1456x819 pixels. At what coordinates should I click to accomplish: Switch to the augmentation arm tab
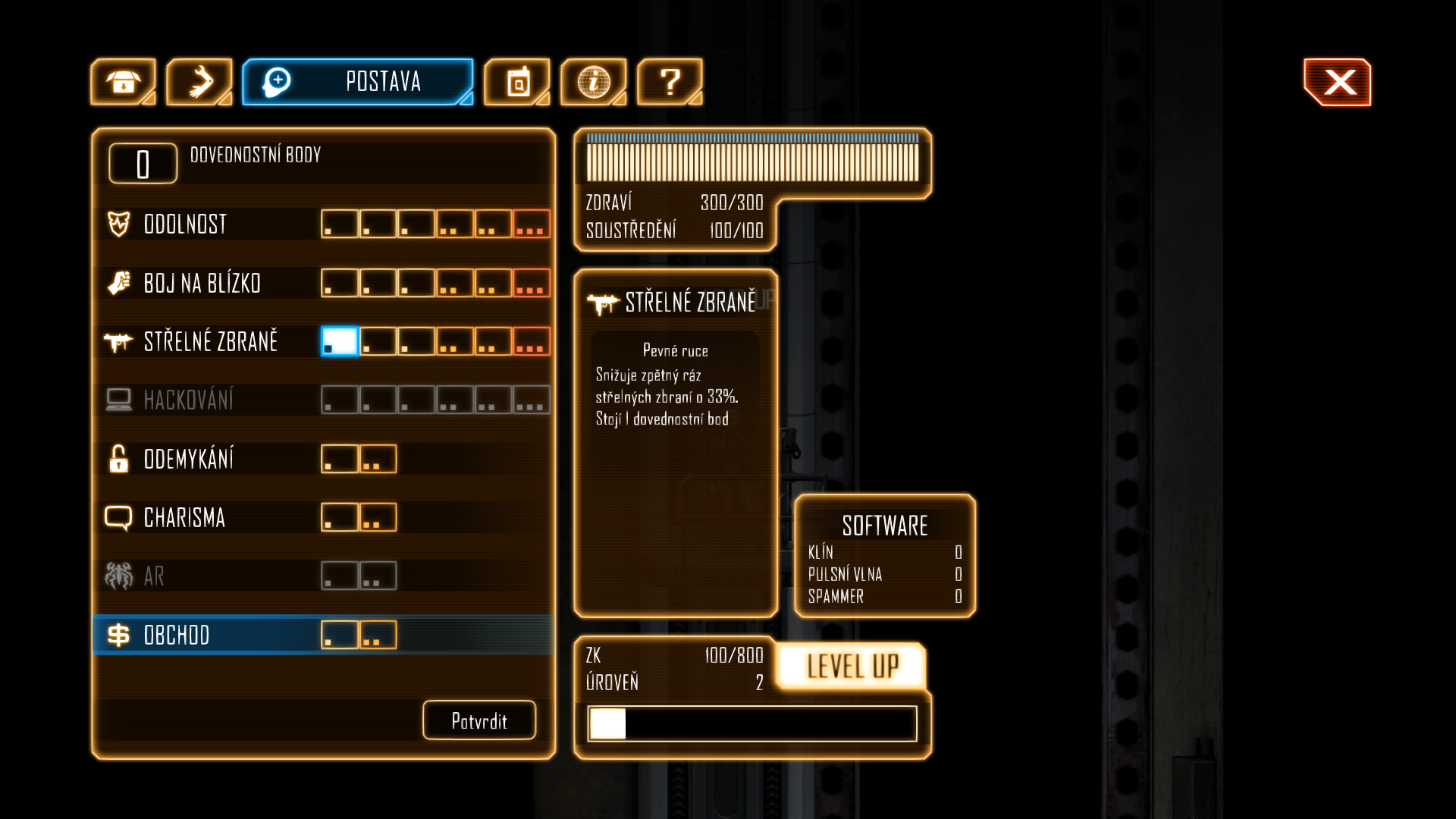tap(199, 82)
